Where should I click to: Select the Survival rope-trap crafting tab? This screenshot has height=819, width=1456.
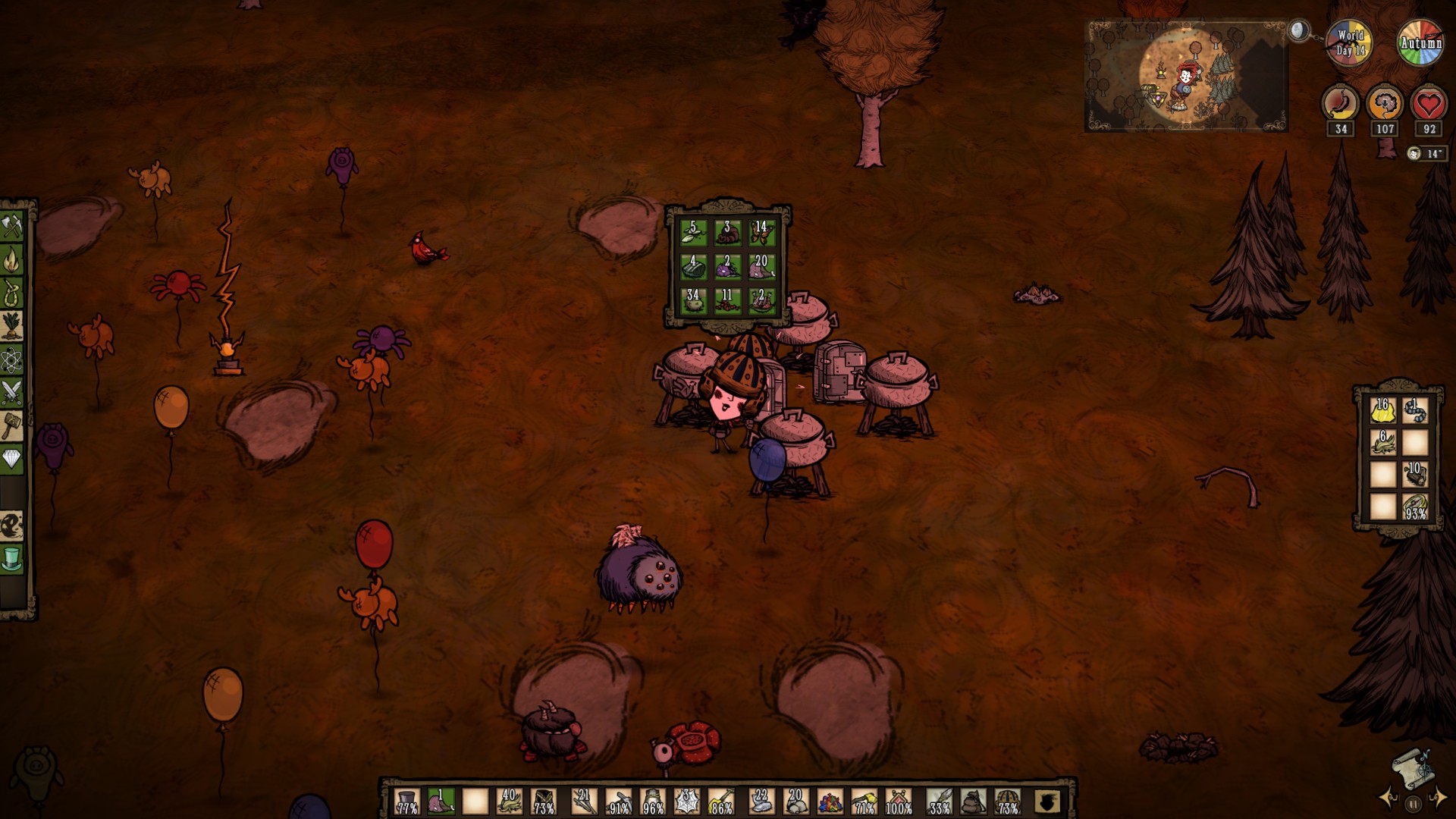pyautogui.click(x=13, y=293)
